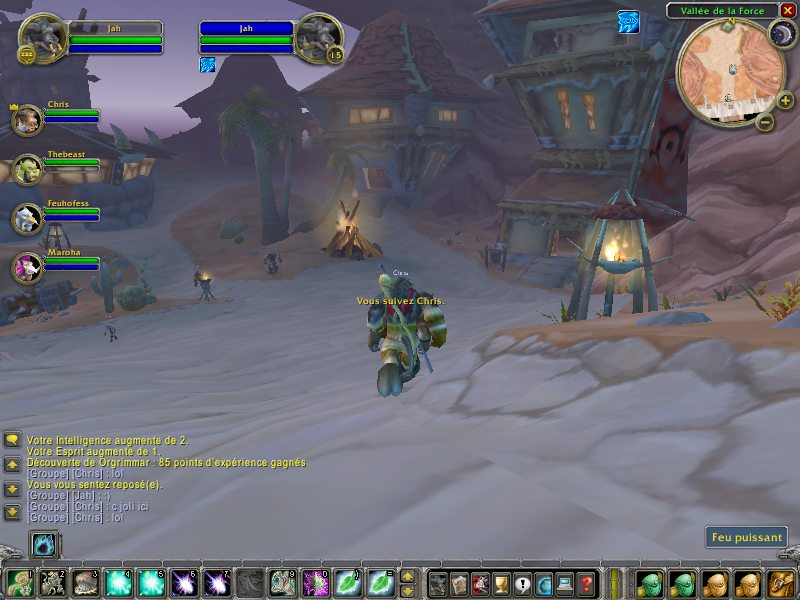Open the spellbook icon in micro menu
Screen dimensions: 800x600
click(x=457, y=583)
